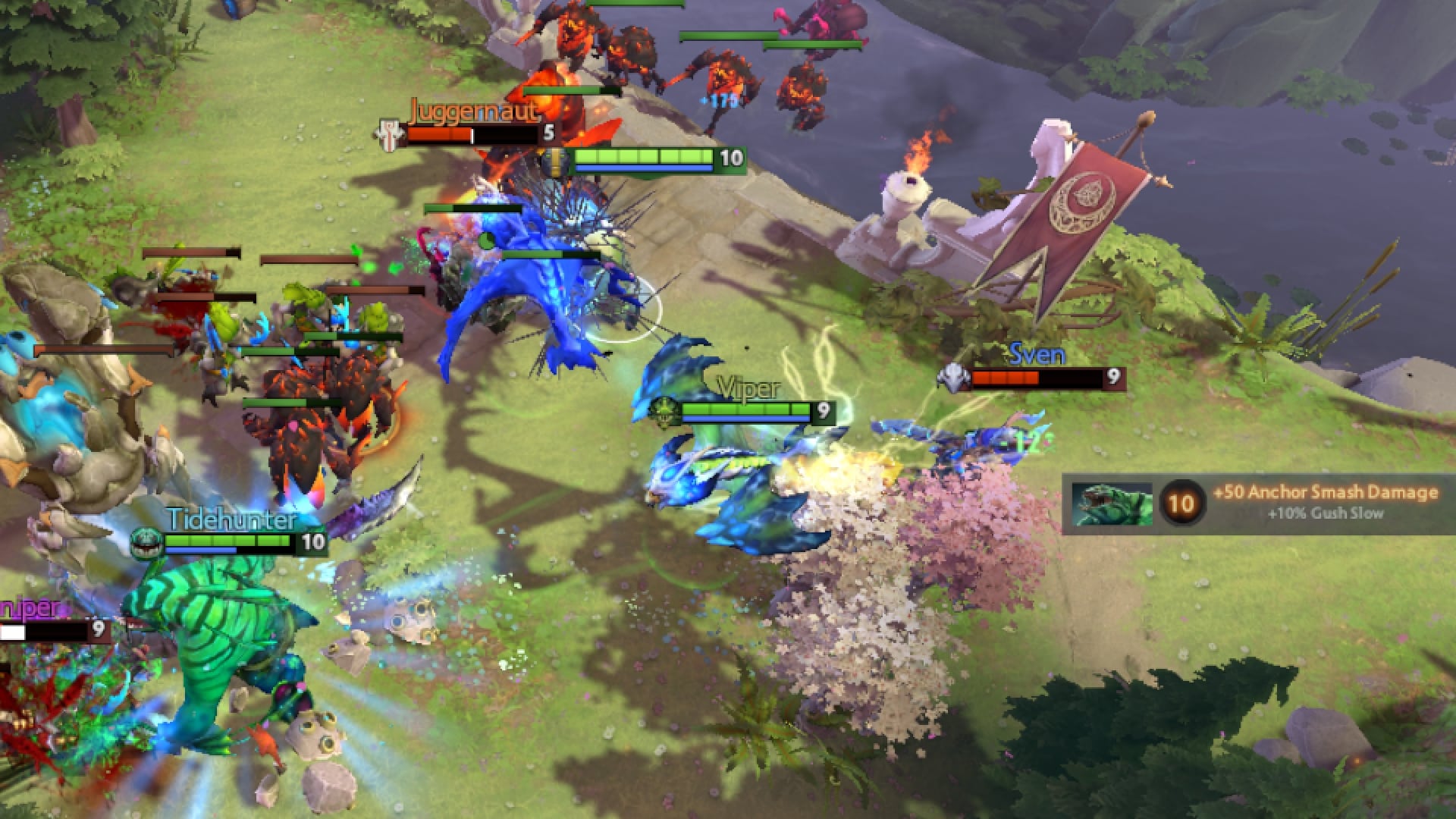Click the masked hero icon above the blue dragon
Image resolution: width=1456 pixels, height=819 pixels.
556,161
